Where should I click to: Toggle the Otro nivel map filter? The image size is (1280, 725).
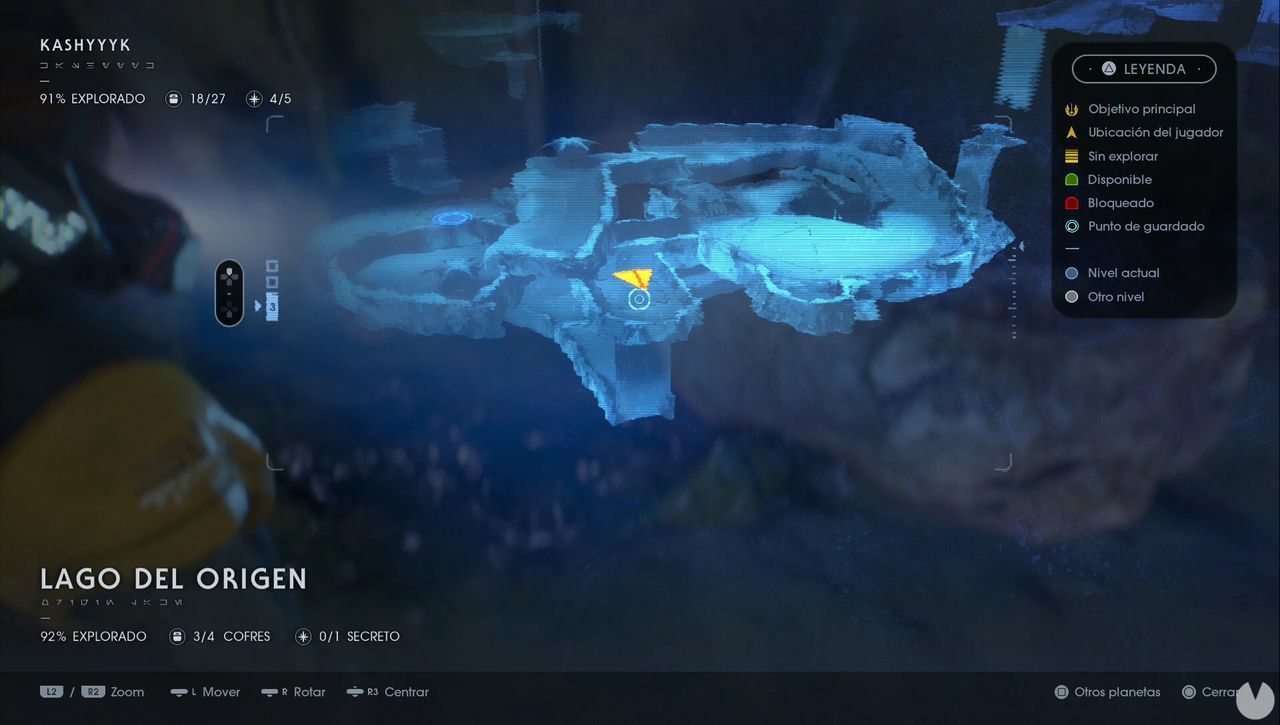point(1071,297)
